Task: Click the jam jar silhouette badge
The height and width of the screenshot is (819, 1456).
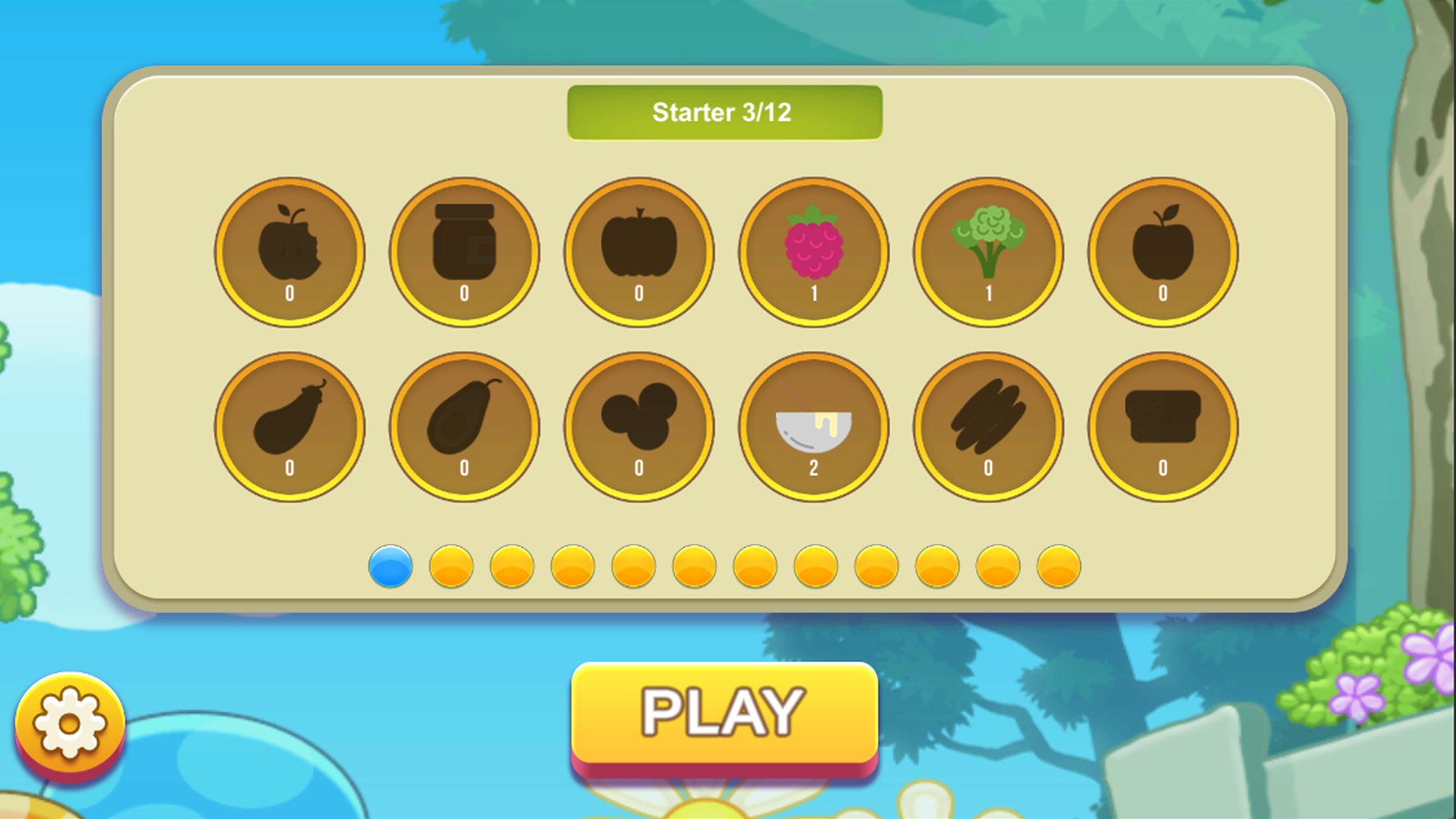Action: tap(465, 250)
